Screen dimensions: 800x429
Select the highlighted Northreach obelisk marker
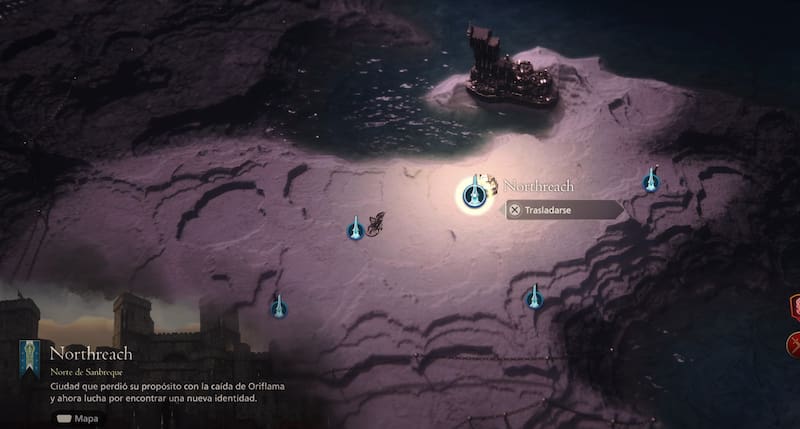pos(474,193)
